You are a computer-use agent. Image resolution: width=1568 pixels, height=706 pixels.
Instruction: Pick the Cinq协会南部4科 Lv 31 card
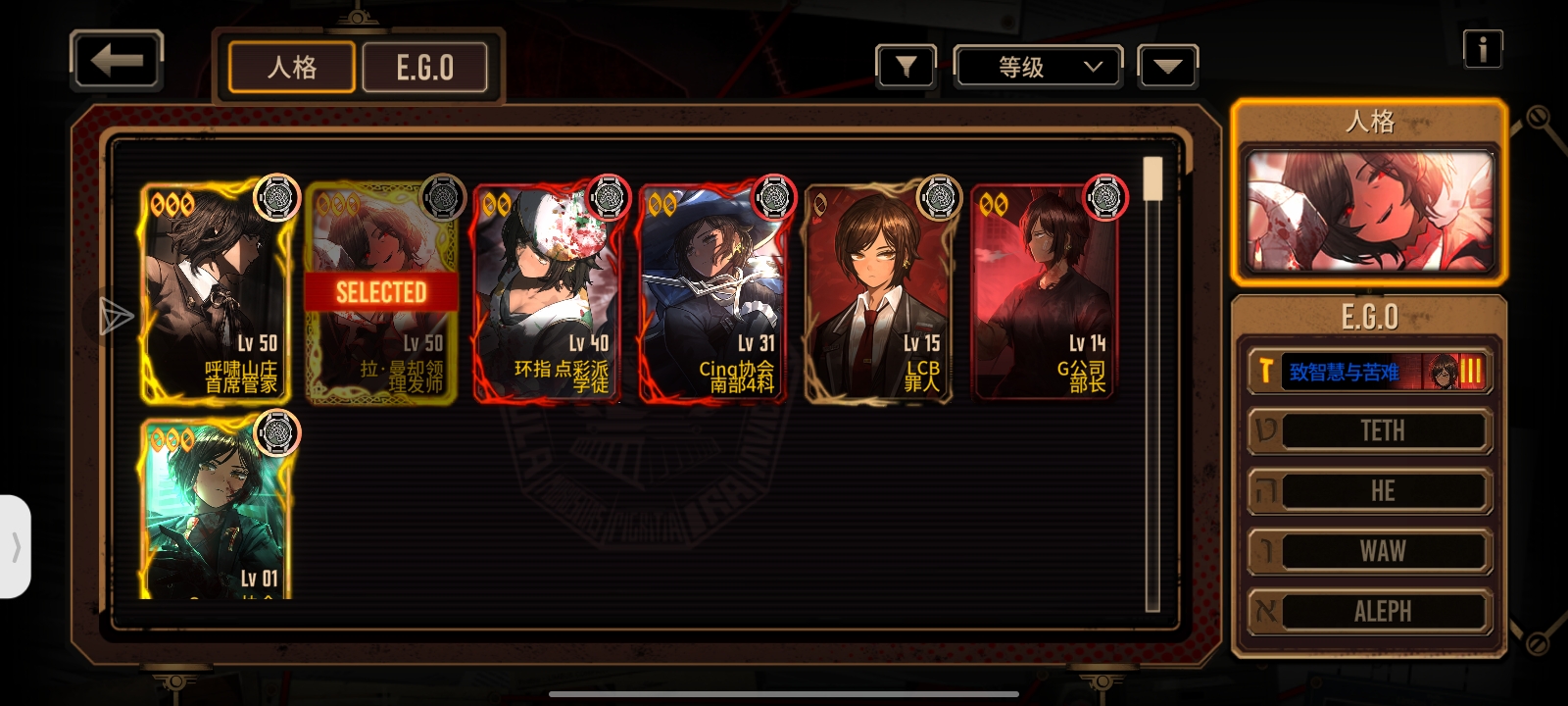click(712, 293)
